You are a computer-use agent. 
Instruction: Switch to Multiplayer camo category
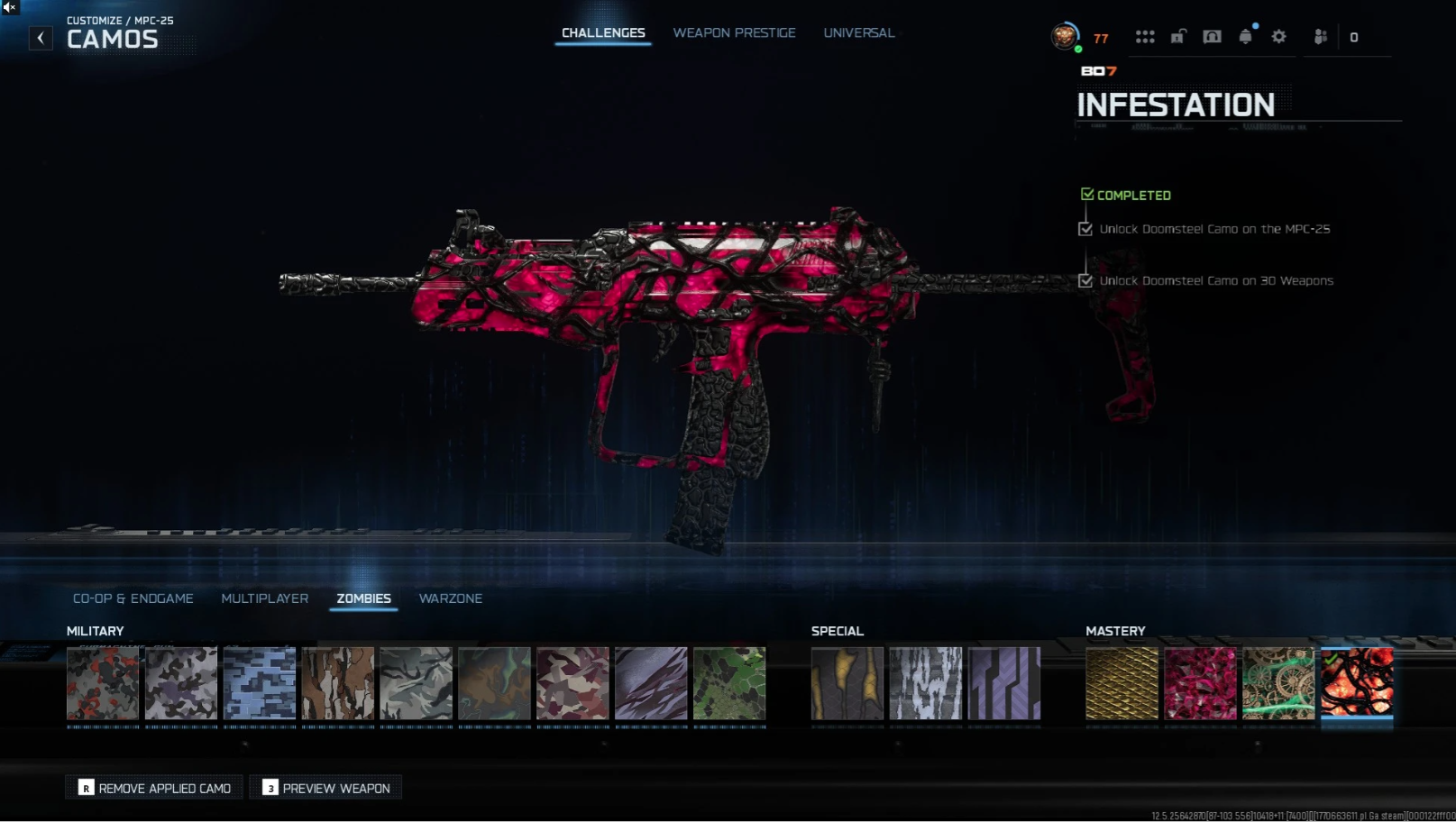(265, 598)
